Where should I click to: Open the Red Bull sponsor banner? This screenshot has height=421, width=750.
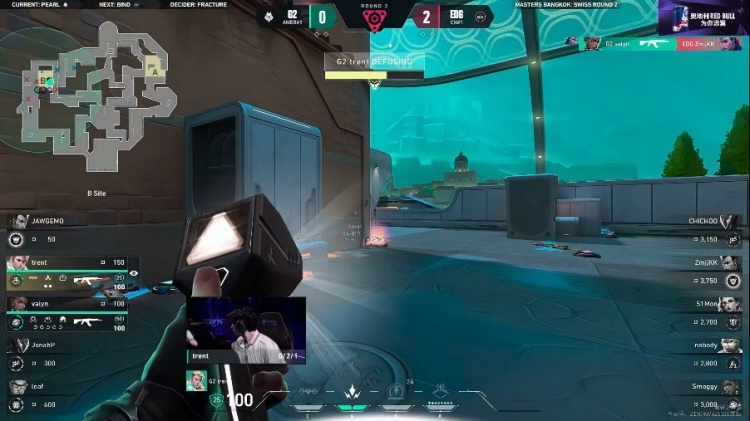coord(703,17)
